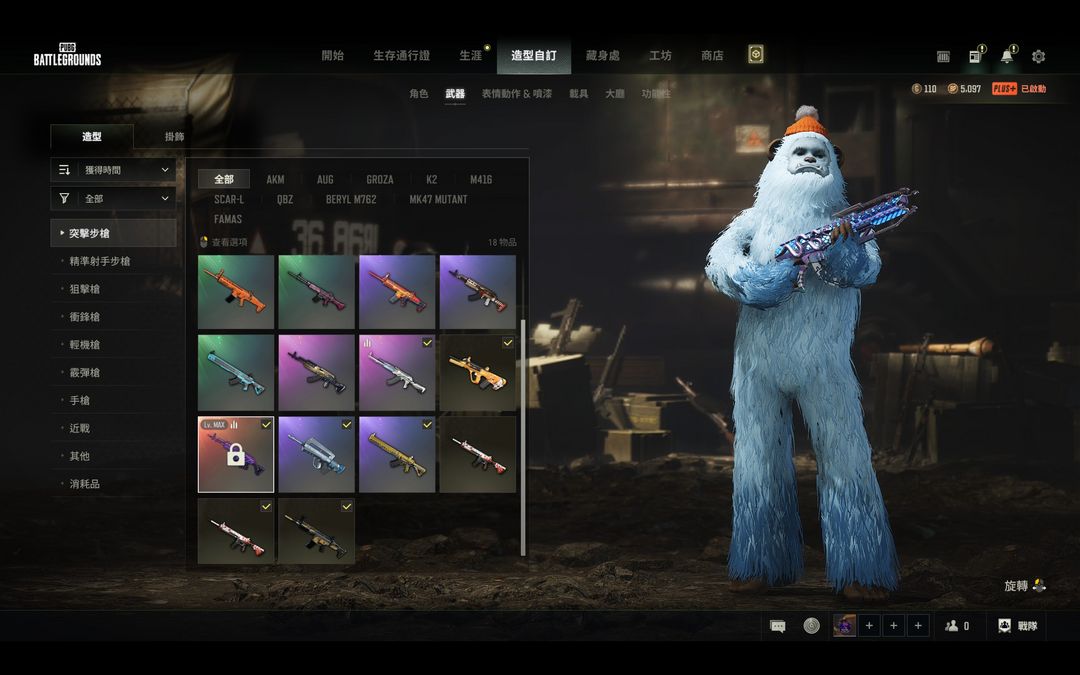Select the 衝鋒槍 (SMG) category
Image resolution: width=1080 pixels, height=675 pixels.
[84, 317]
